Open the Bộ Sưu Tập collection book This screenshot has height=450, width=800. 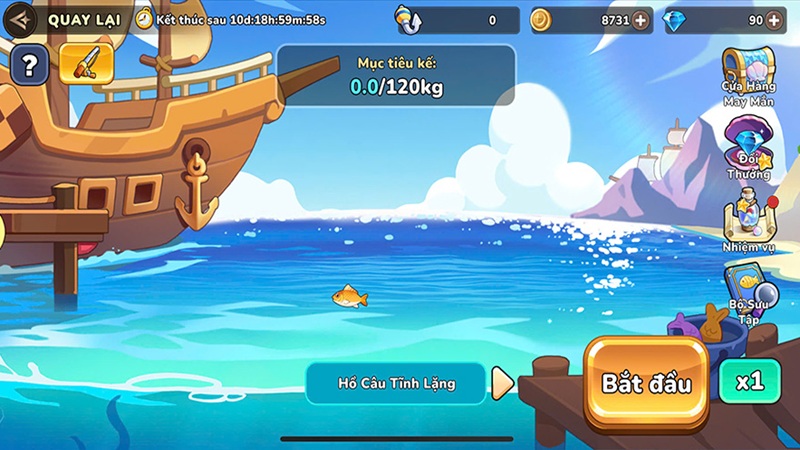[x=748, y=292]
